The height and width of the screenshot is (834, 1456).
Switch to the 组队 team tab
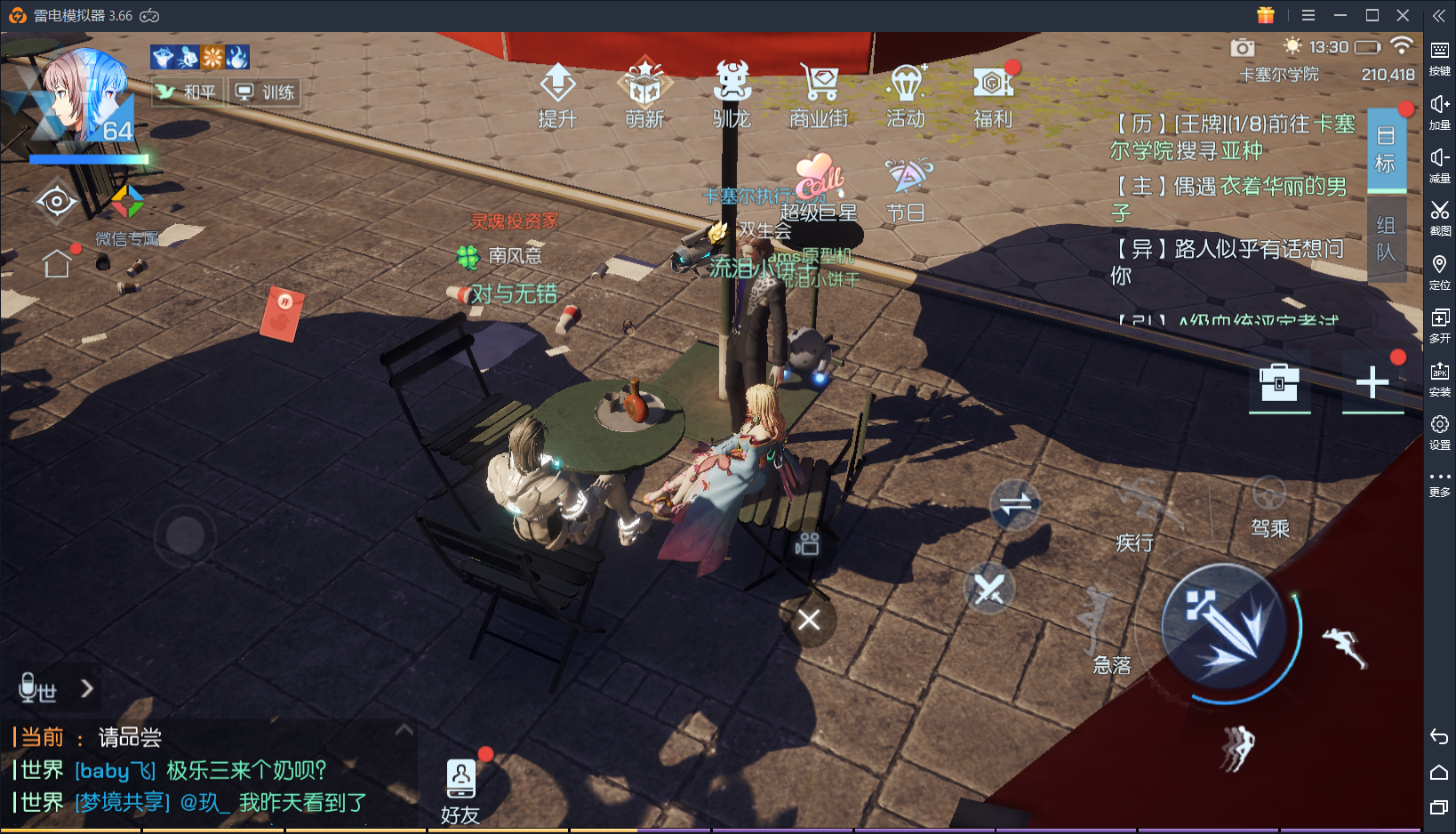click(1385, 238)
